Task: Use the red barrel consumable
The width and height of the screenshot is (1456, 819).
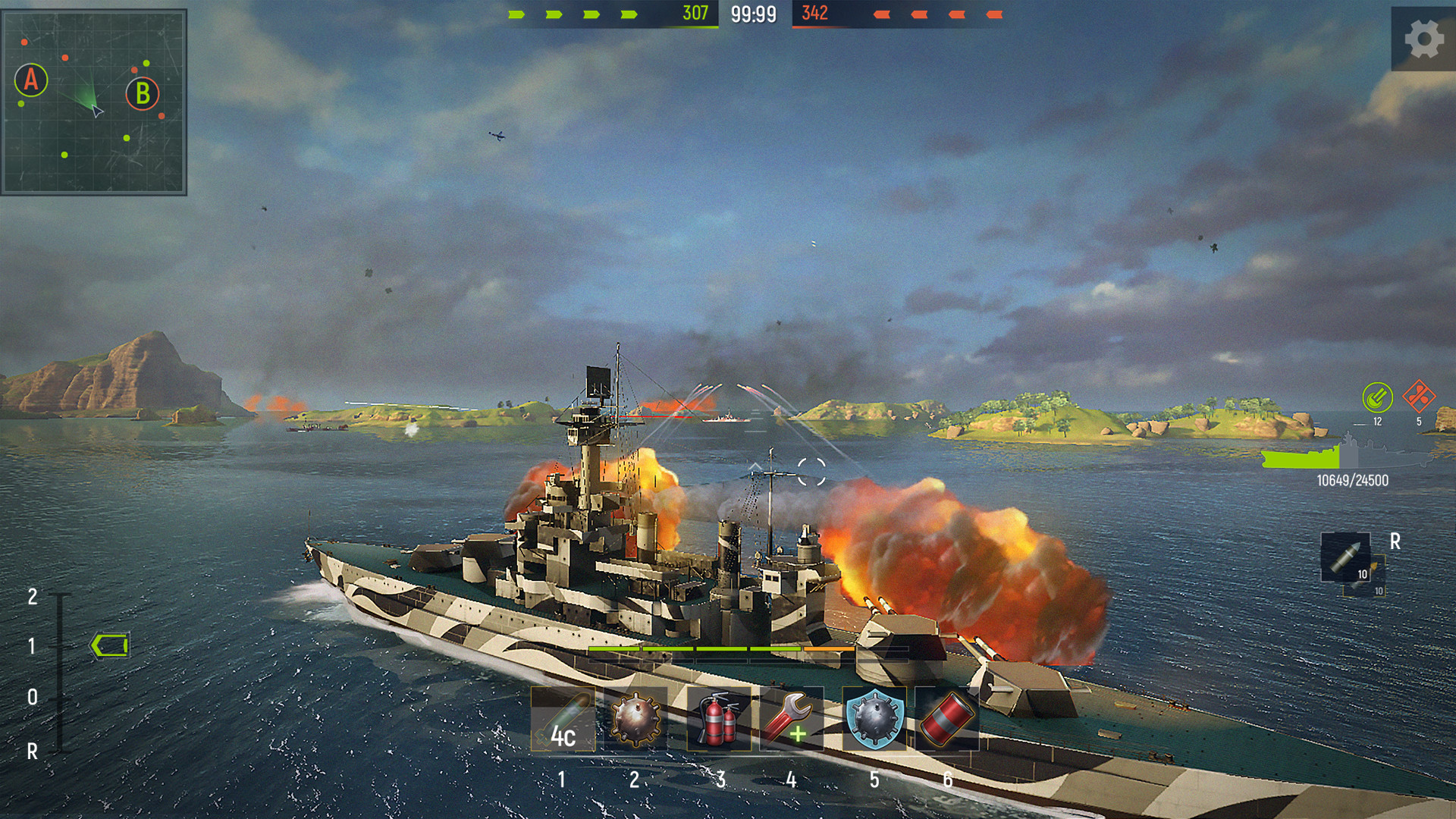Action: (x=946, y=720)
